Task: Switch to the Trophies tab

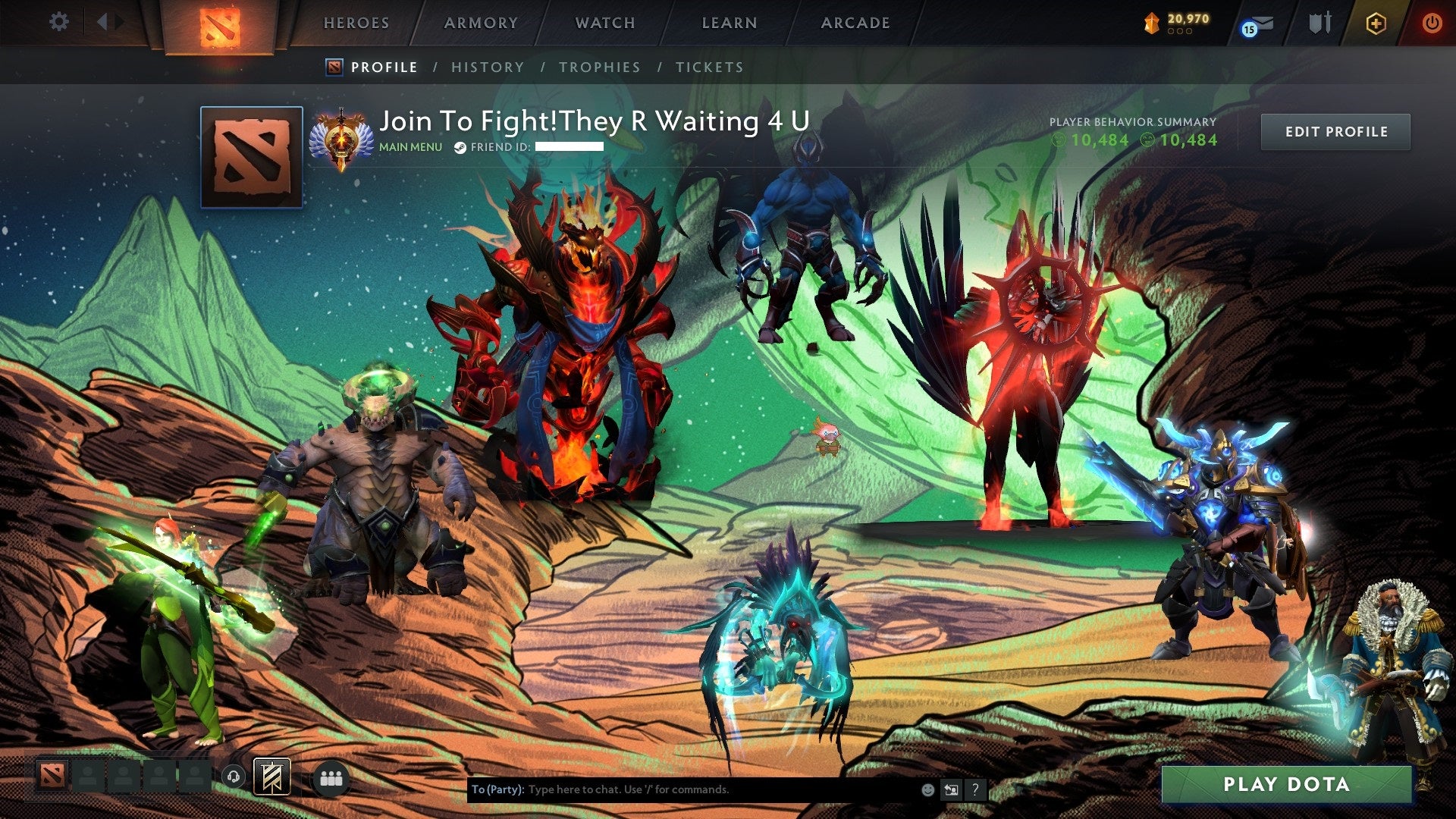Action: (x=598, y=67)
